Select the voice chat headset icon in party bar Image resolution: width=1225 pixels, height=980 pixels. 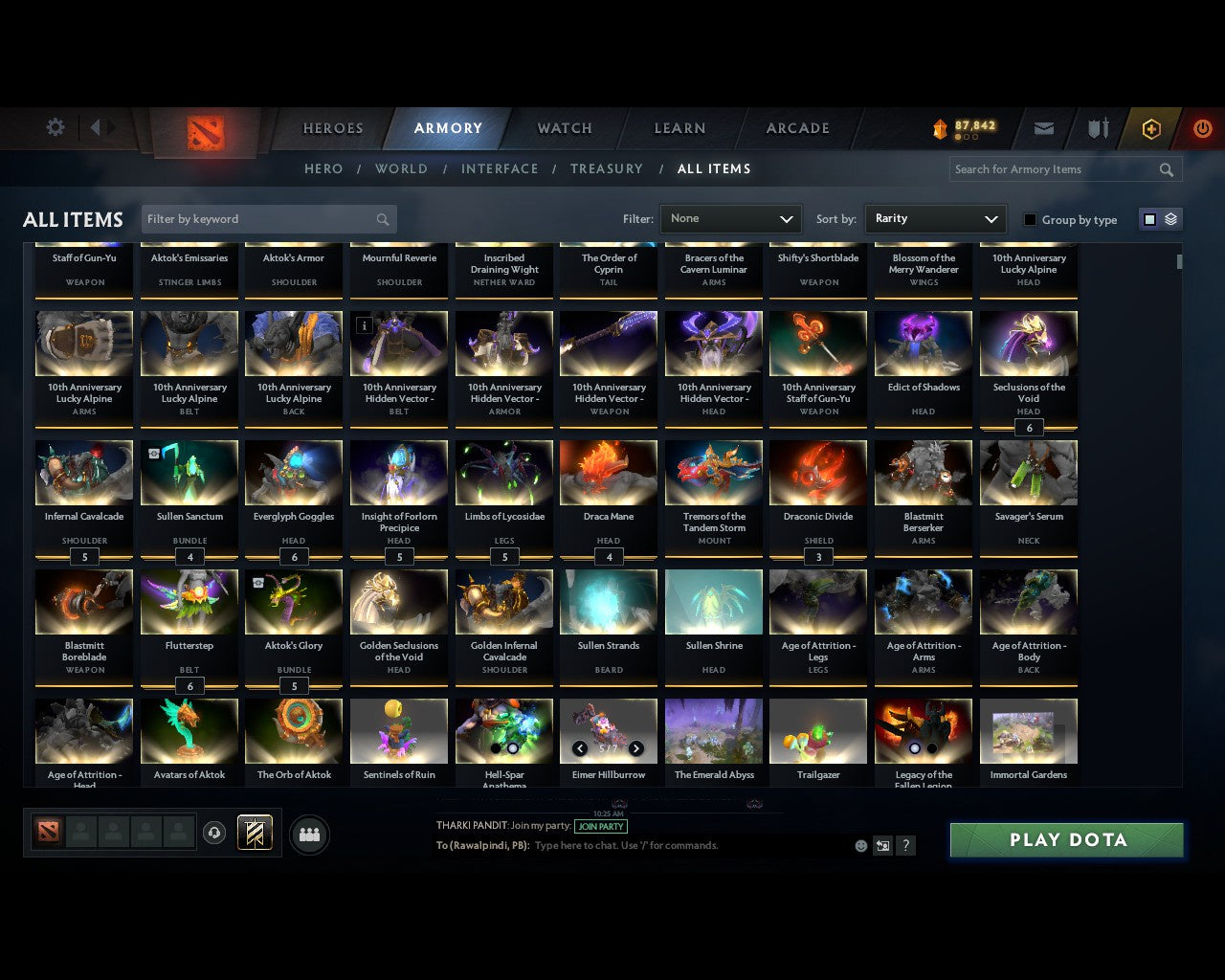[x=214, y=833]
